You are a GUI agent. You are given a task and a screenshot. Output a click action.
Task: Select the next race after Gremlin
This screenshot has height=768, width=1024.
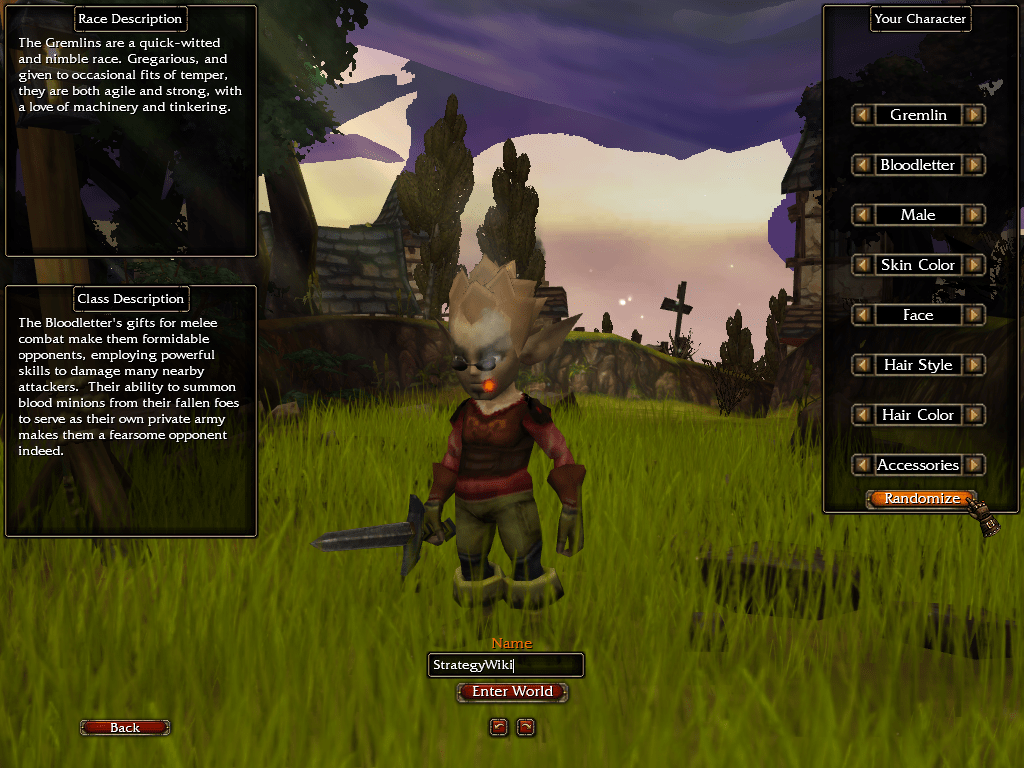click(975, 115)
